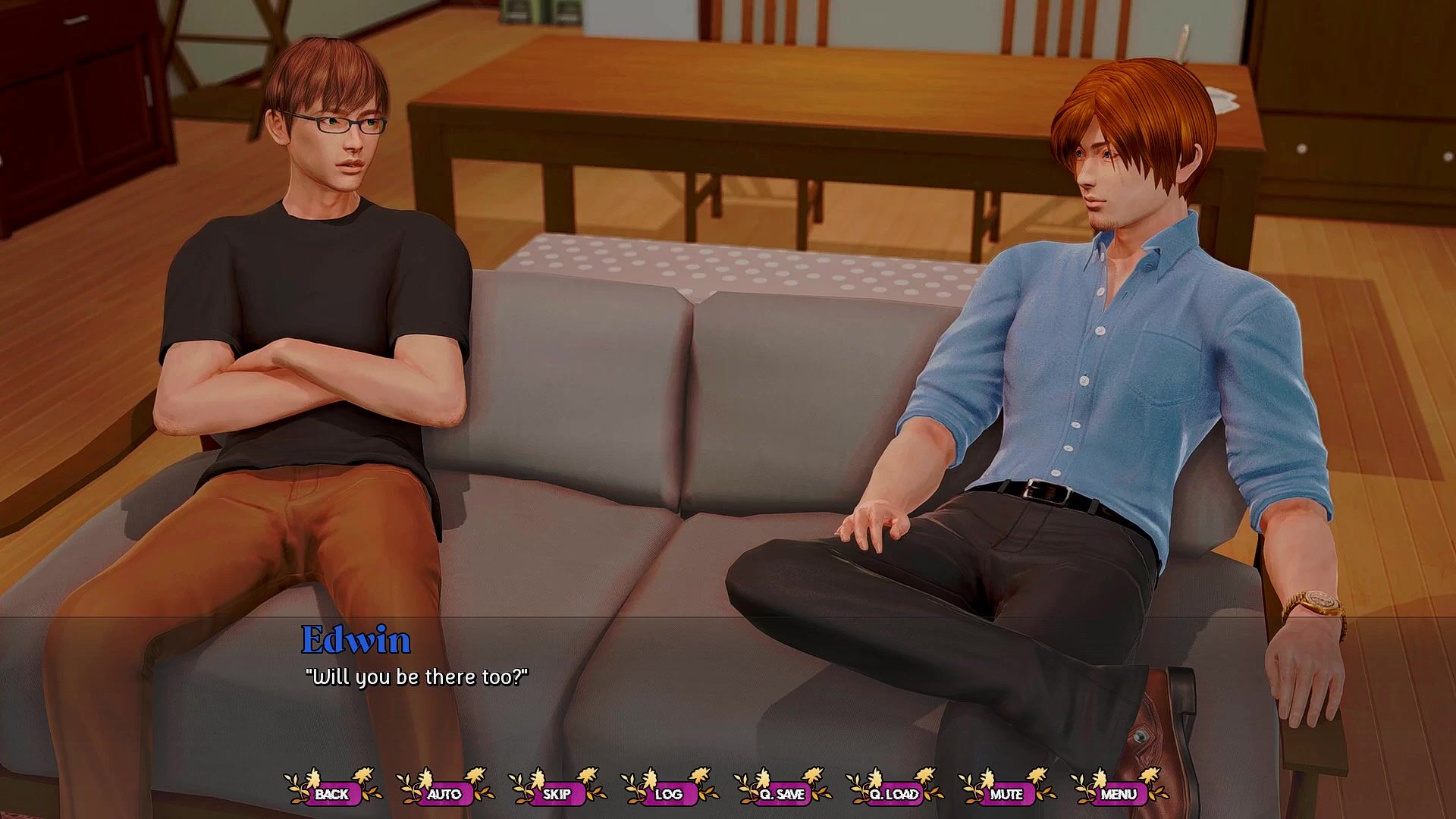
Task: Toggle the MUTE button
Action: point(1006,794)
